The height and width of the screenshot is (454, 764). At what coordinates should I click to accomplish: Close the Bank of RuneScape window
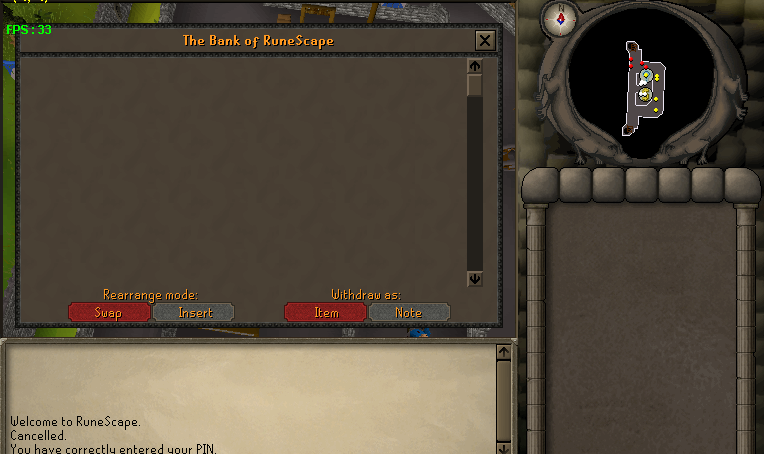pos(485,41)
